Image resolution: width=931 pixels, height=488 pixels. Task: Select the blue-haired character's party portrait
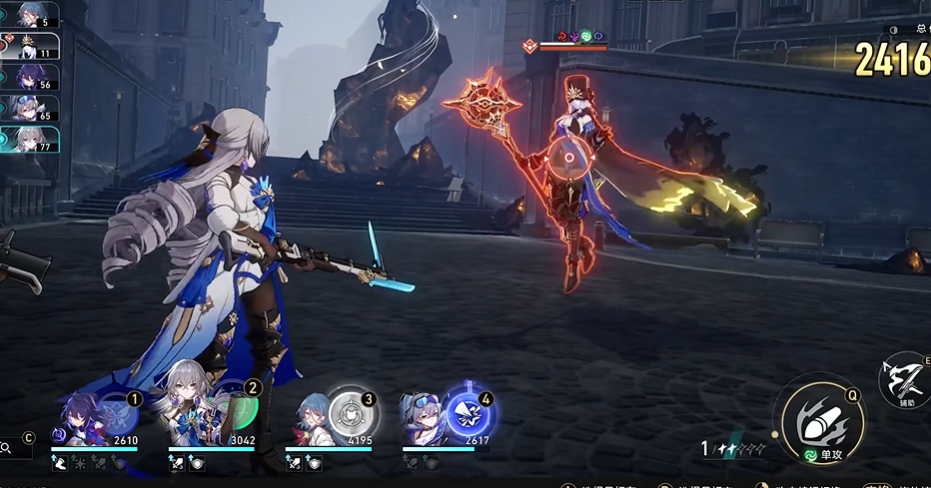click(x=312, y=421)
